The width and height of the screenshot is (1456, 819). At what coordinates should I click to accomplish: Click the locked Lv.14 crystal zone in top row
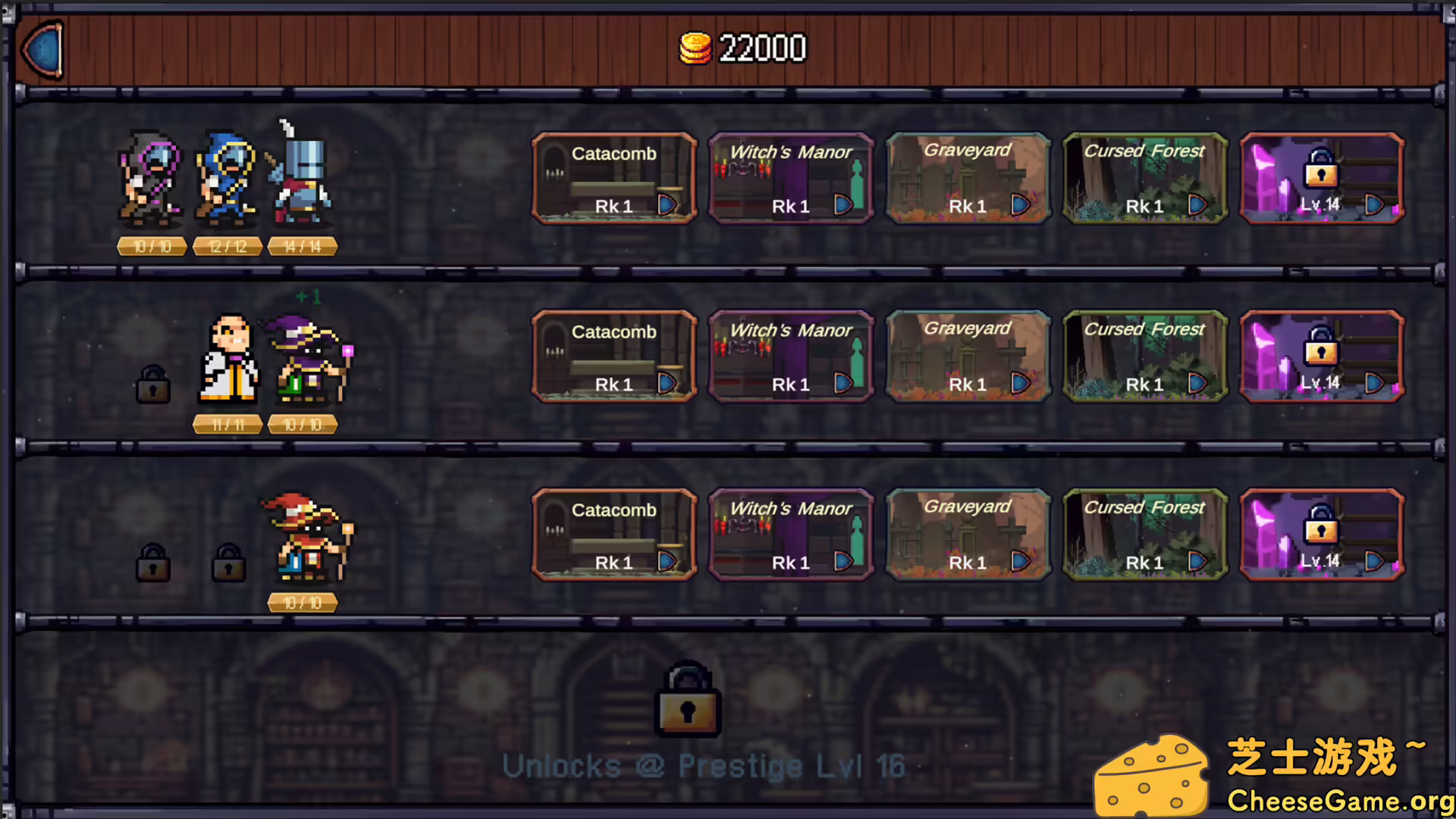click(1321, 178)
